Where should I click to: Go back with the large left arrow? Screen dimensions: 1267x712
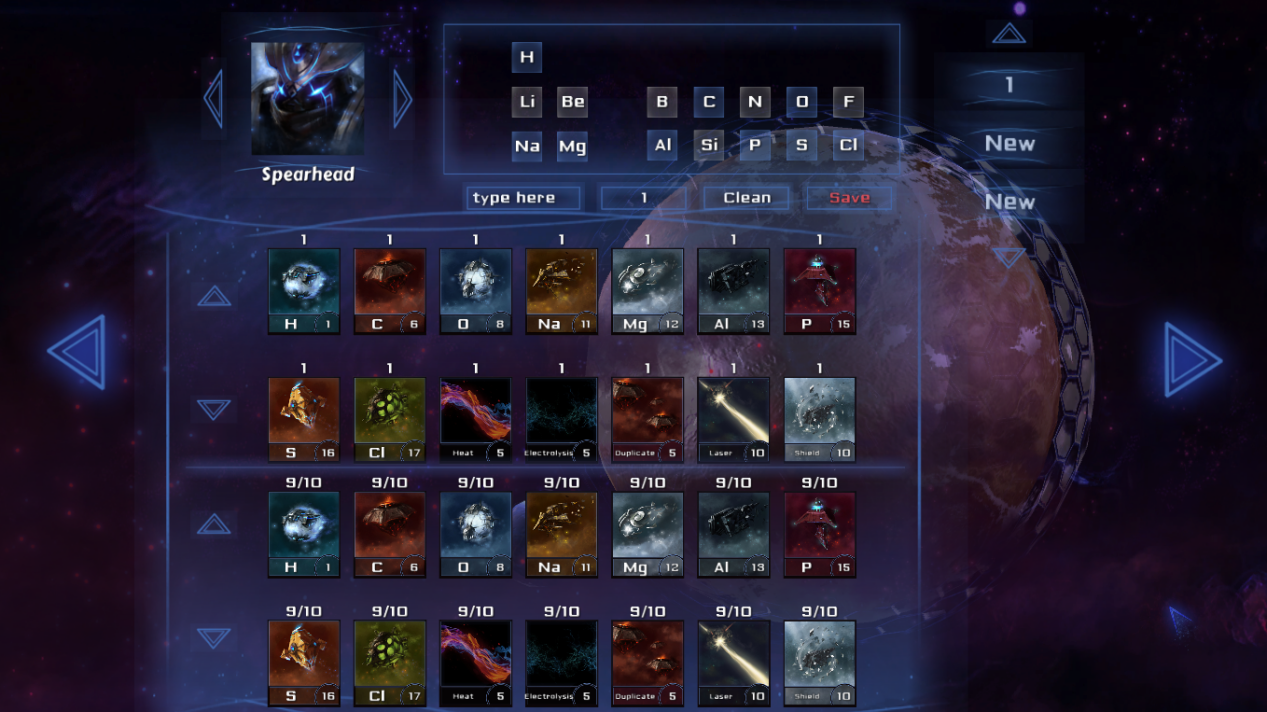click(x=77, y=352)
